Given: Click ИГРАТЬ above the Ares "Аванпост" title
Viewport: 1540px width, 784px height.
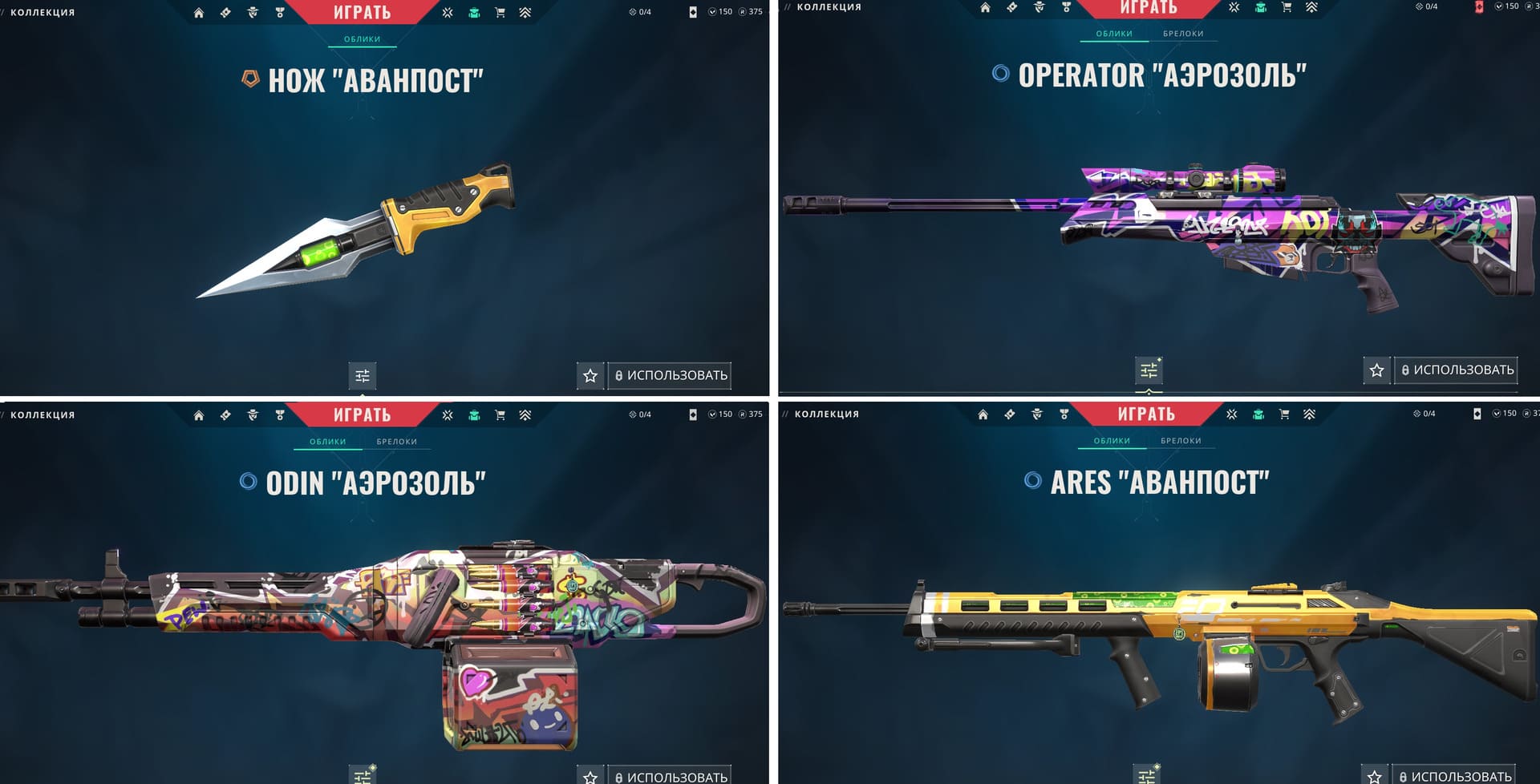Looking at the screenshot, I should point(1146,414).
